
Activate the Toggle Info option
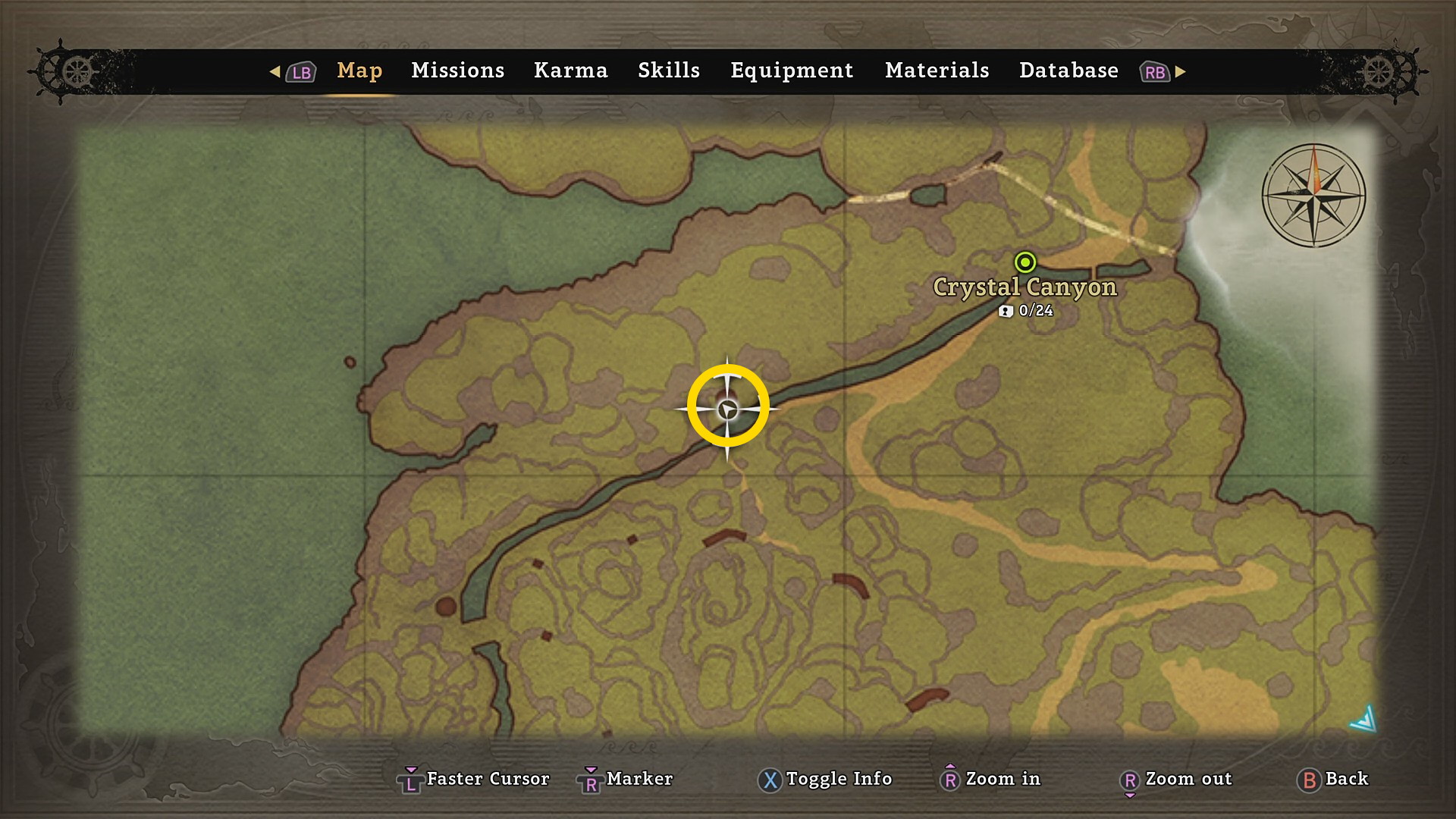(x=825, y=779)
